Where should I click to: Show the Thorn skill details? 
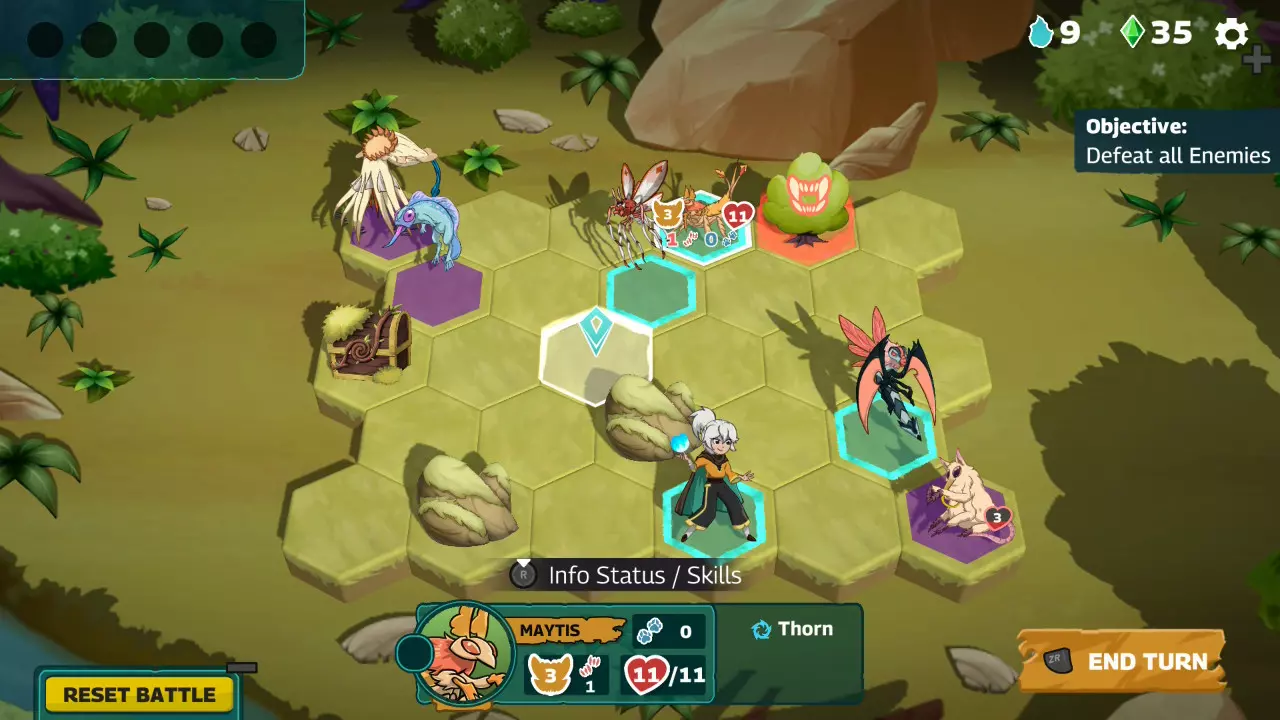coord(792,629)
